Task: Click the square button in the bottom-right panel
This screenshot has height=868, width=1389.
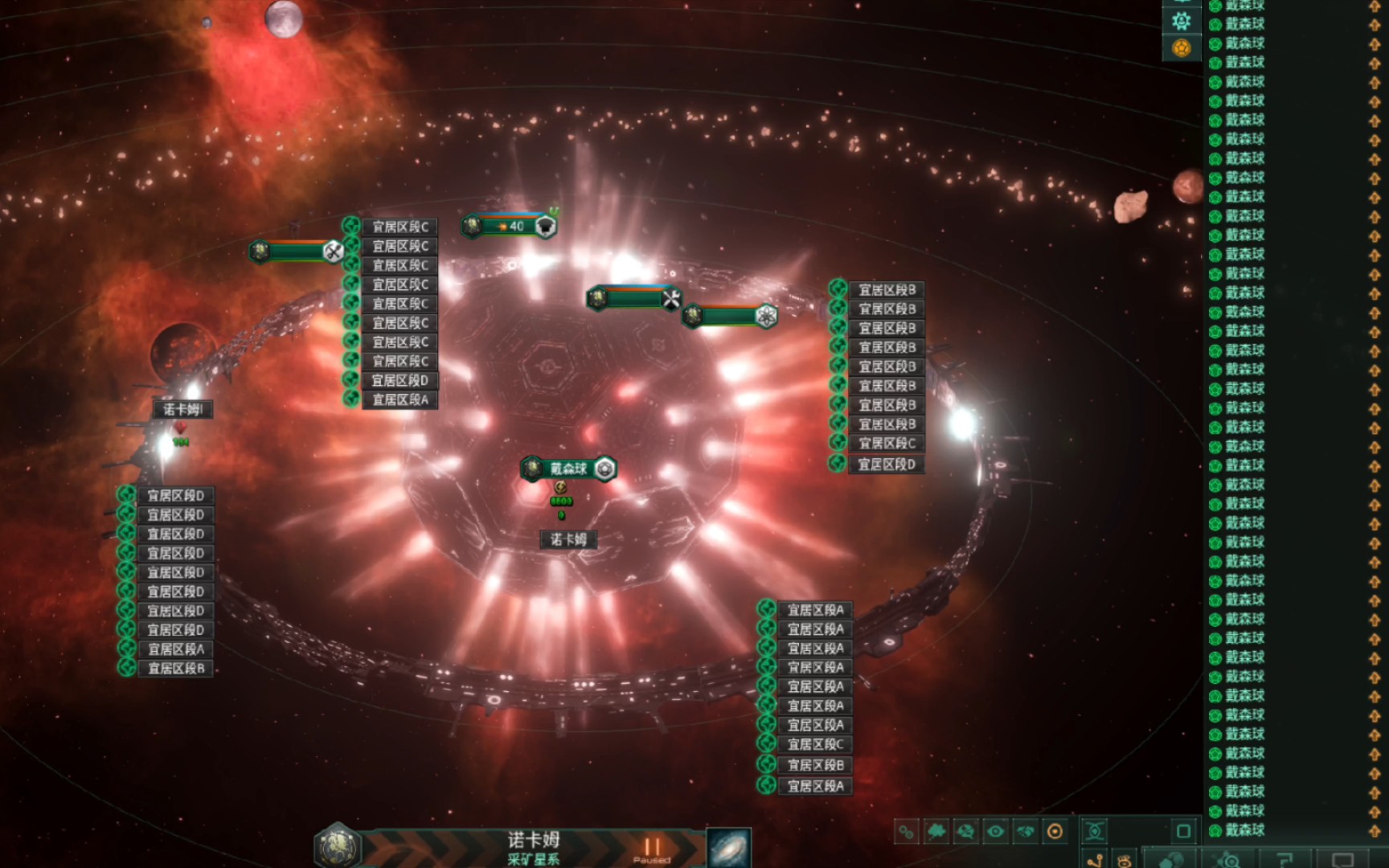Action: pyautogui.click(x=1183, y=831)
